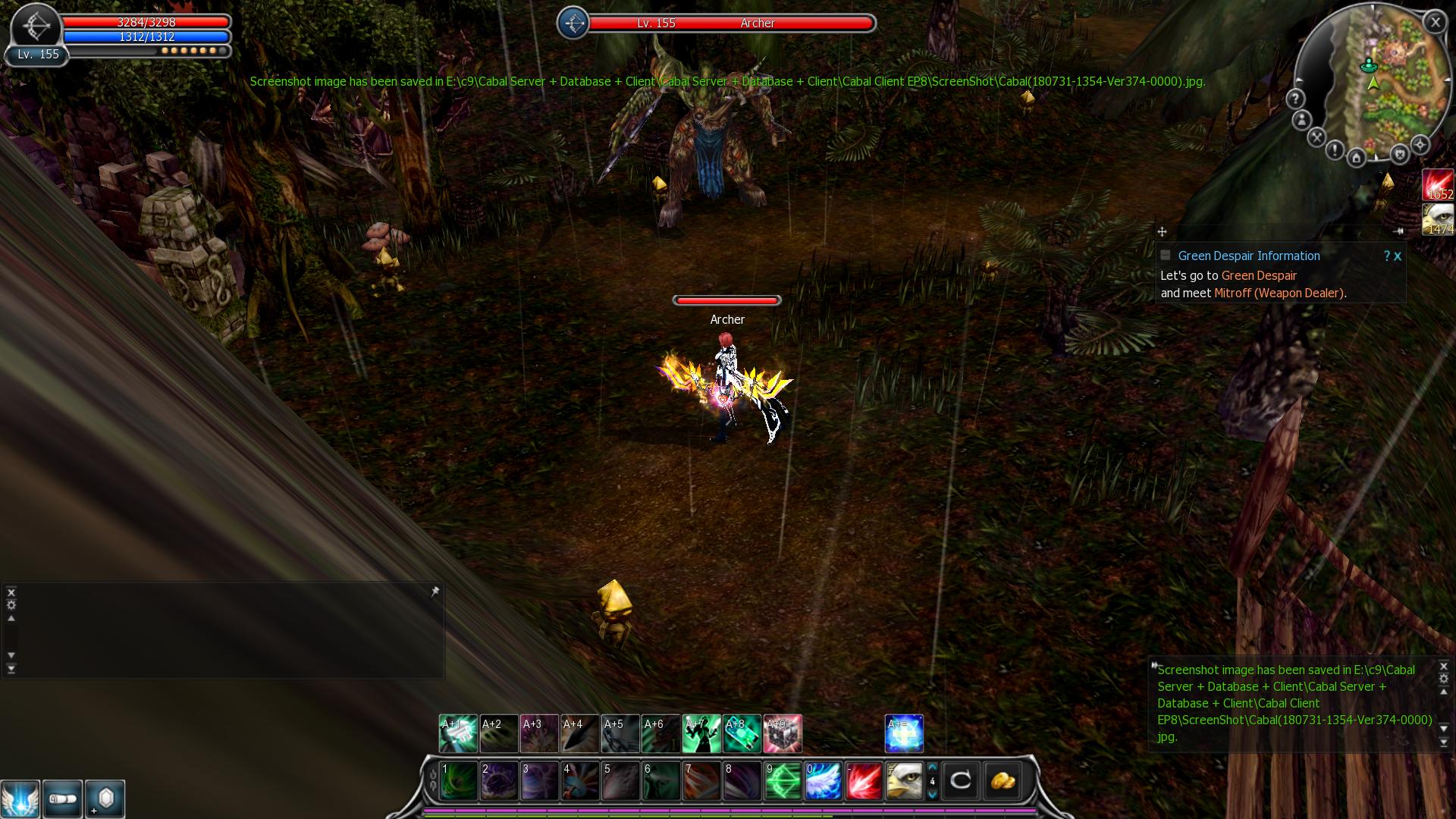Click the house icon below the minimap

pos(1357,158)
